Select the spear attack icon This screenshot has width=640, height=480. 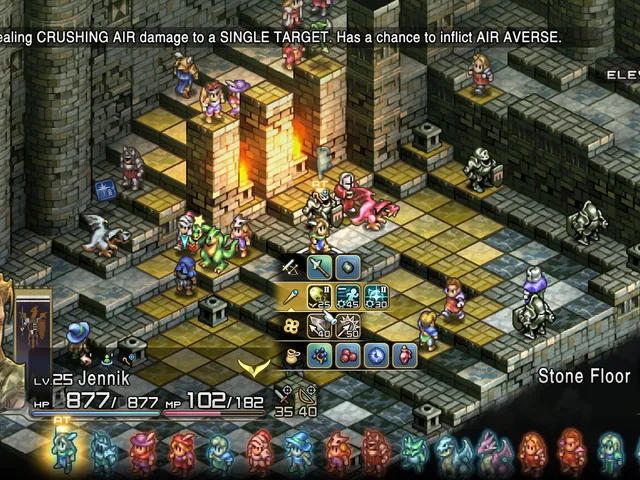click(x=319, y=267)
